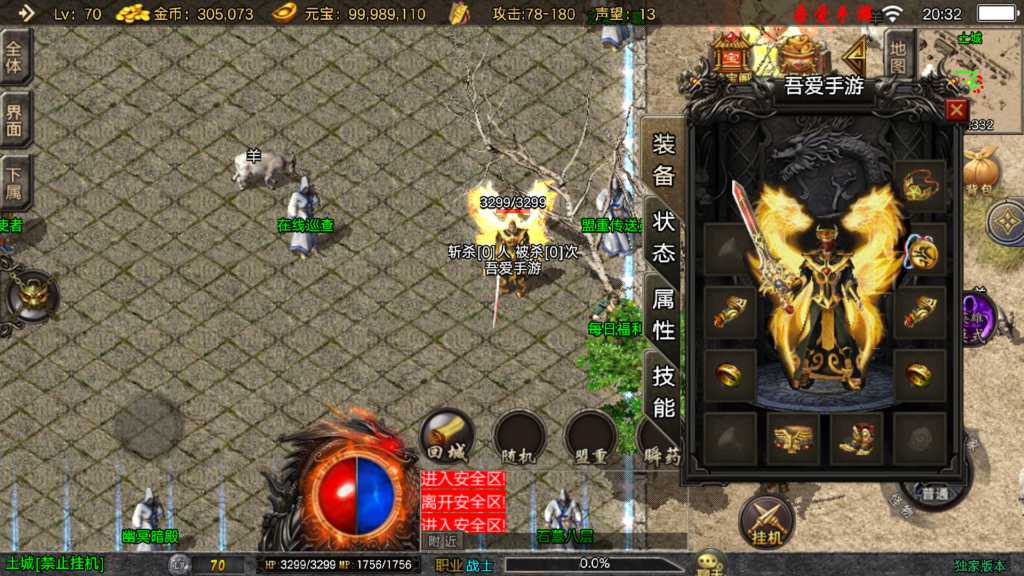Activate the 随机 random teleport button
The width and height of the screenshot is (1024, 576).
click(519, 438)
